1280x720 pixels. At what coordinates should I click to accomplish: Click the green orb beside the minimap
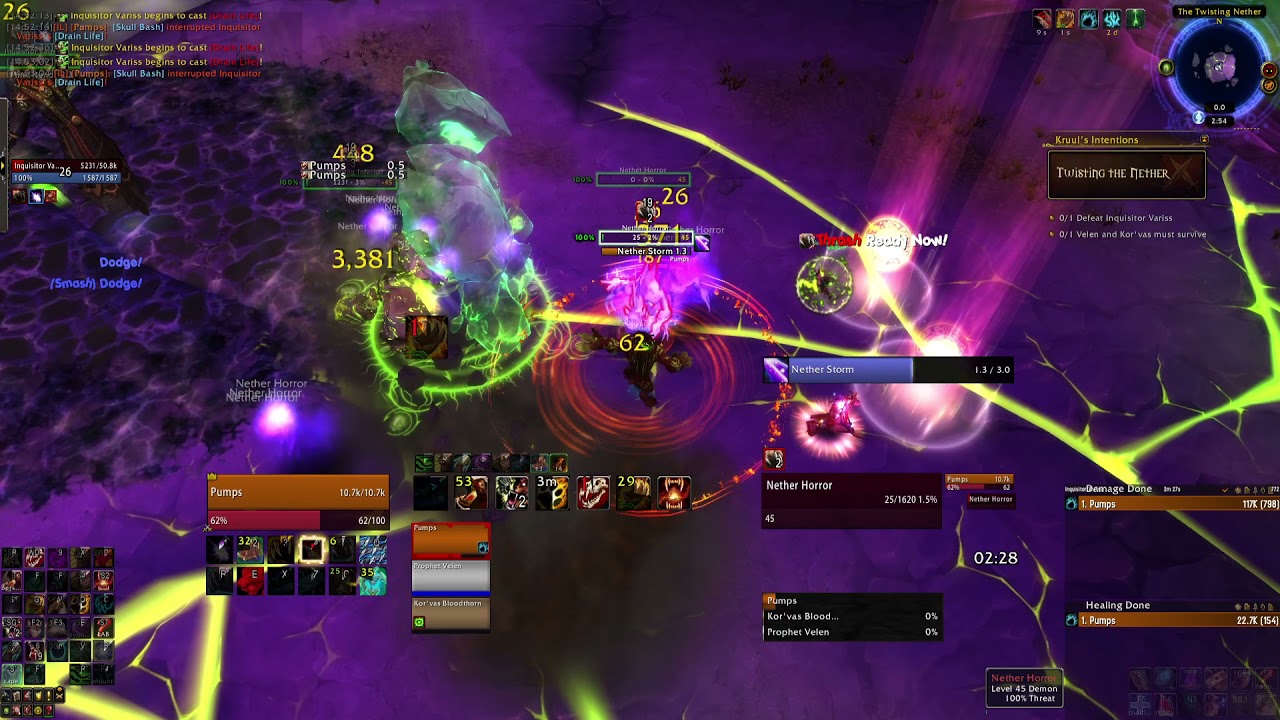[x=1166, y=67]
